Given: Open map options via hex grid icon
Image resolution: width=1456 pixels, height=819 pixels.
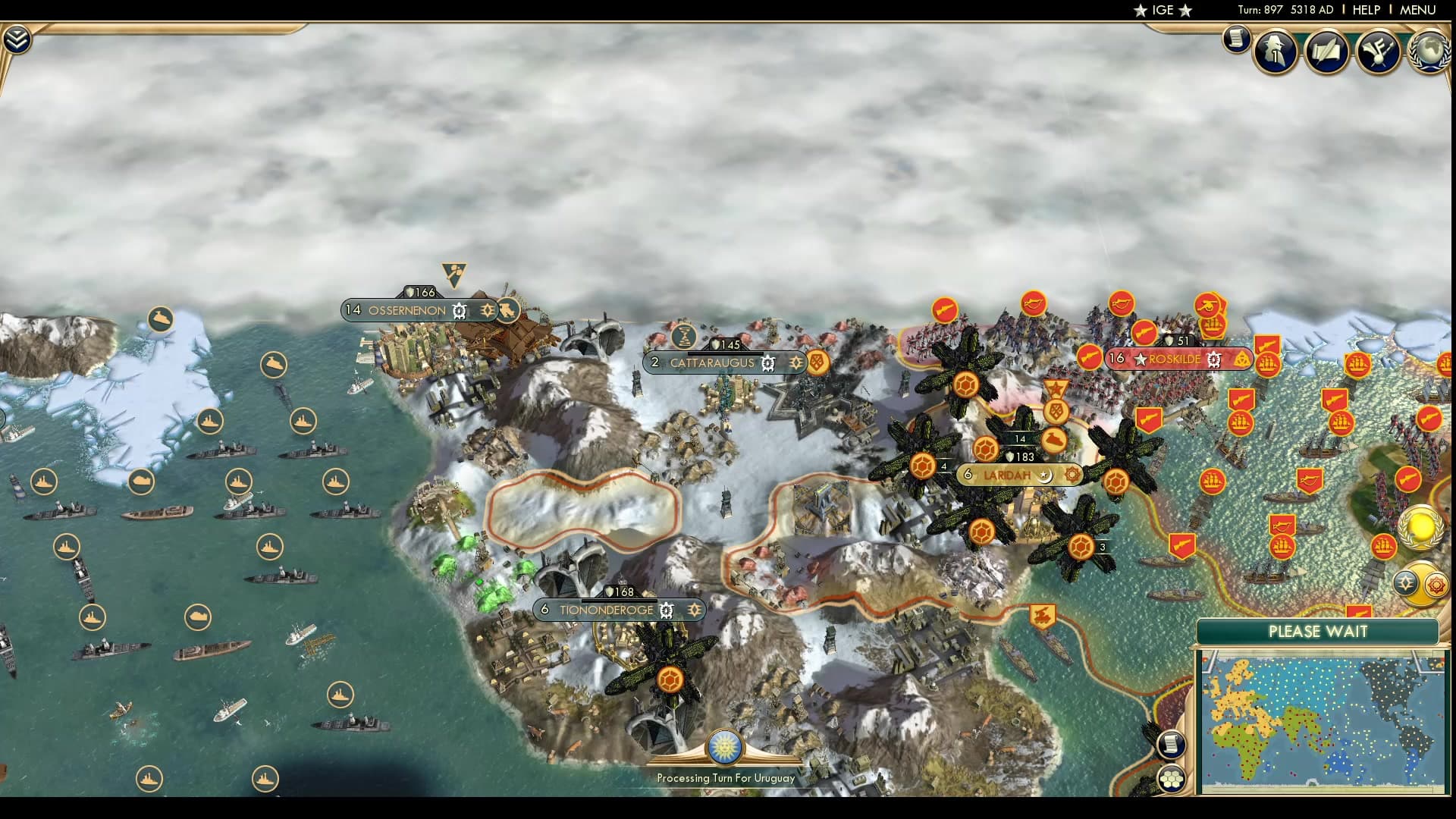Looking at the screenshot, I should tap(1172, 780).
